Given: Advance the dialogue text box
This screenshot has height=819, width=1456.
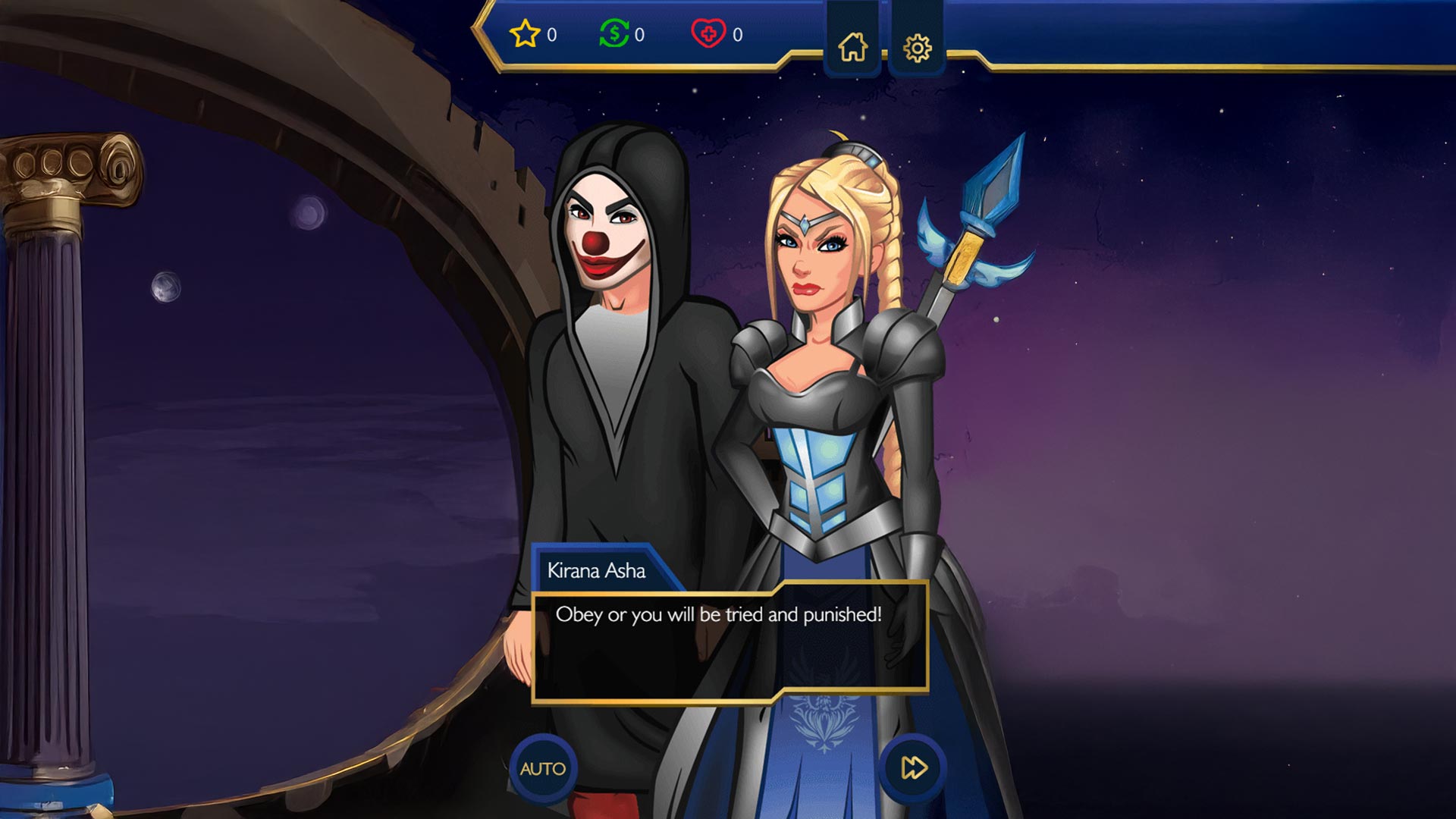Looking at the screenshot, I should tap(730, 643).
